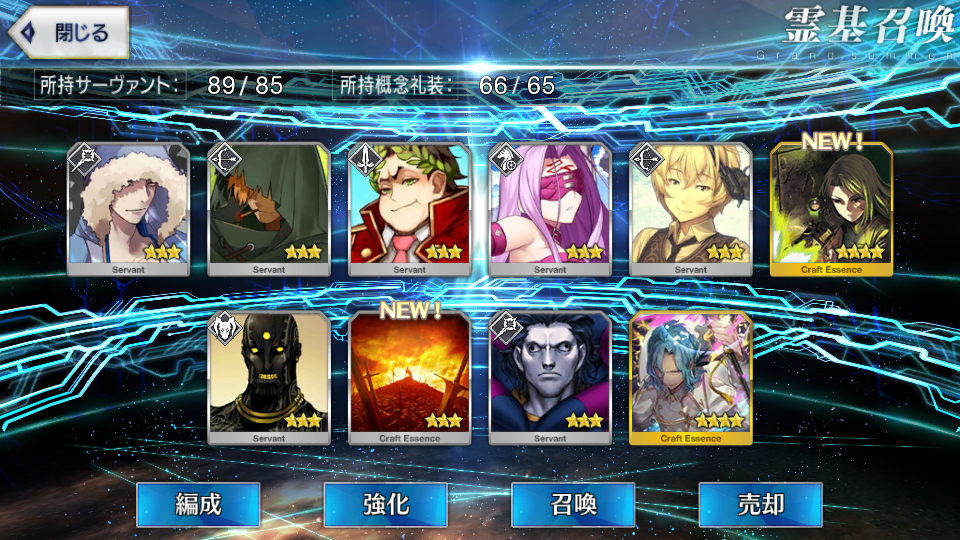Pick the blonde-haired archer servant card
Image resolution: width=960 pixels, height=540 pixels.
[x=690, y=209]
